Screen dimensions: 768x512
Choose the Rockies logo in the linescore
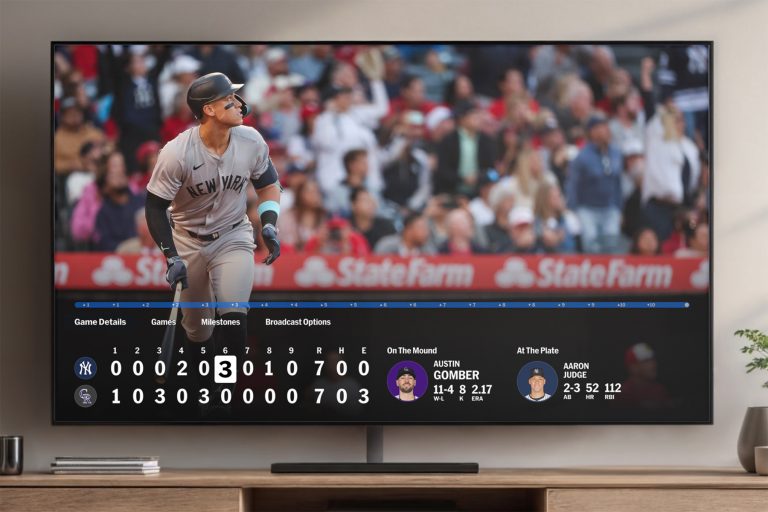click(85, 396)
